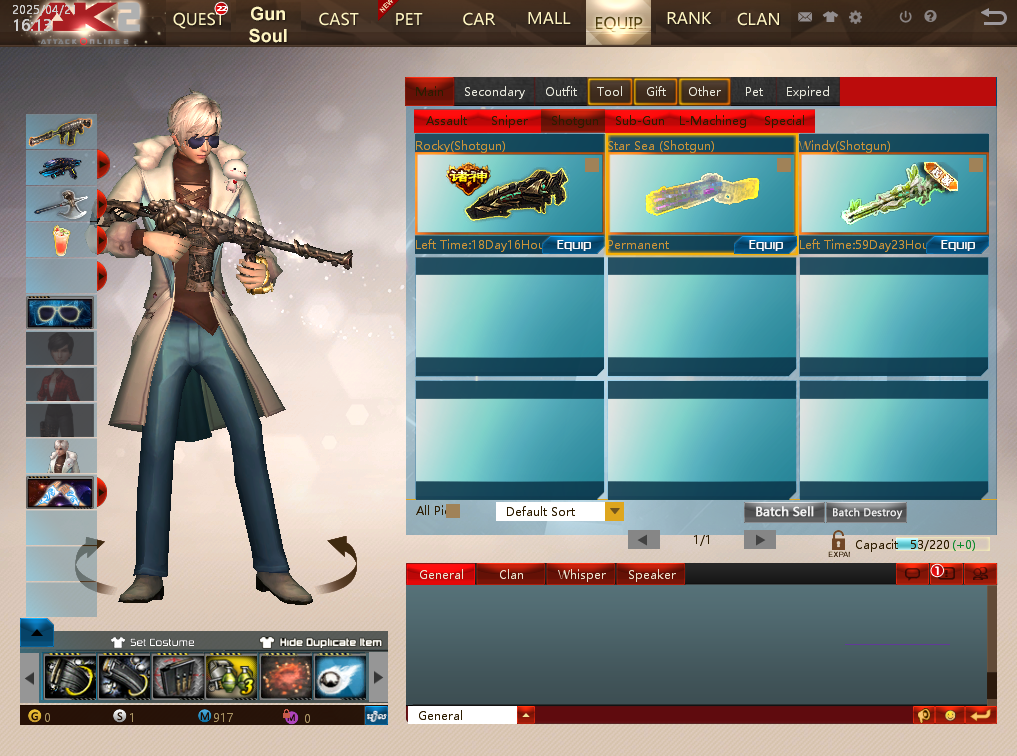Open the RANK menu
Image resolution: width=1017 pixels, height=756 pixels.
[689, 18]
